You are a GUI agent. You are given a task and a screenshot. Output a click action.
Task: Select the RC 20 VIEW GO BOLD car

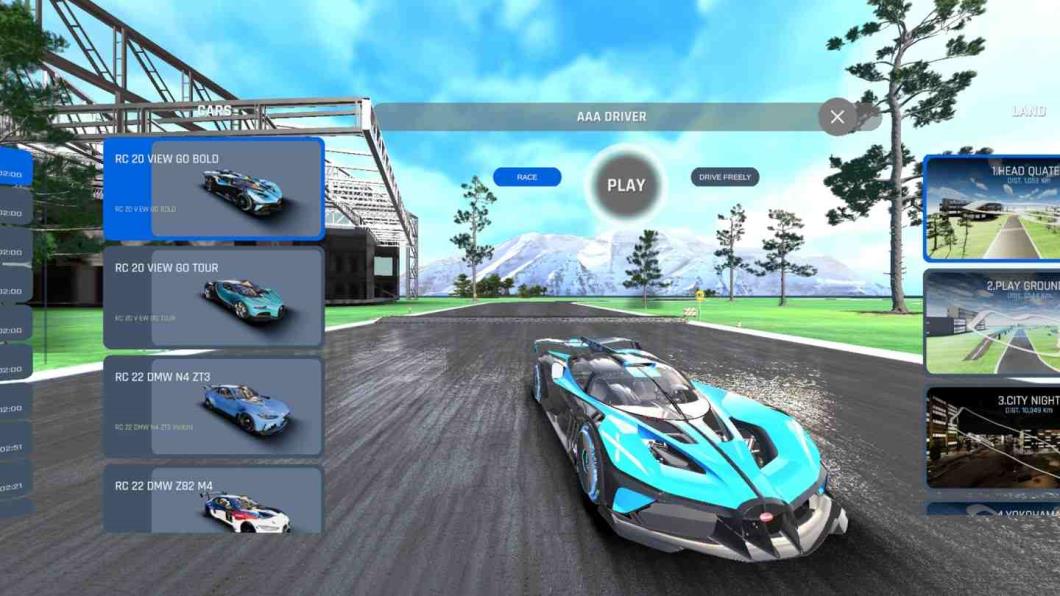click(x=213, y=189)
